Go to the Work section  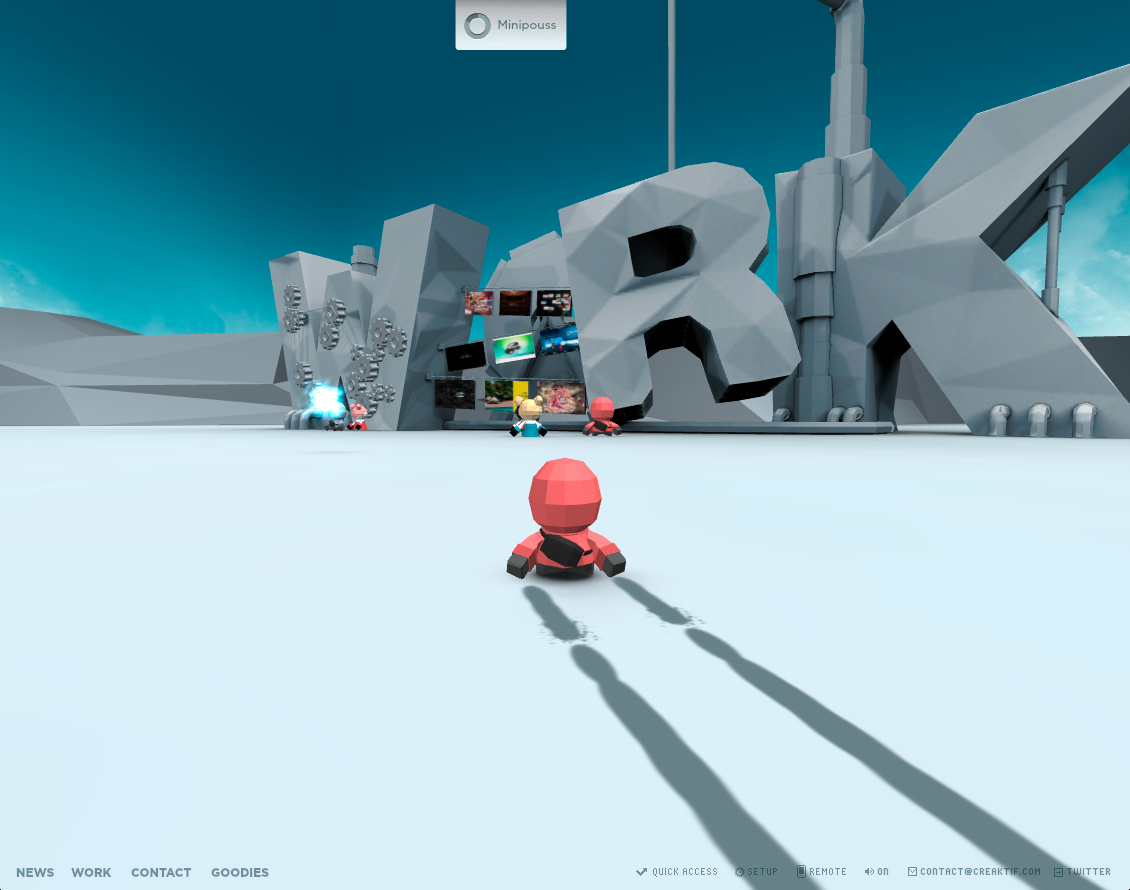[91, 873]
